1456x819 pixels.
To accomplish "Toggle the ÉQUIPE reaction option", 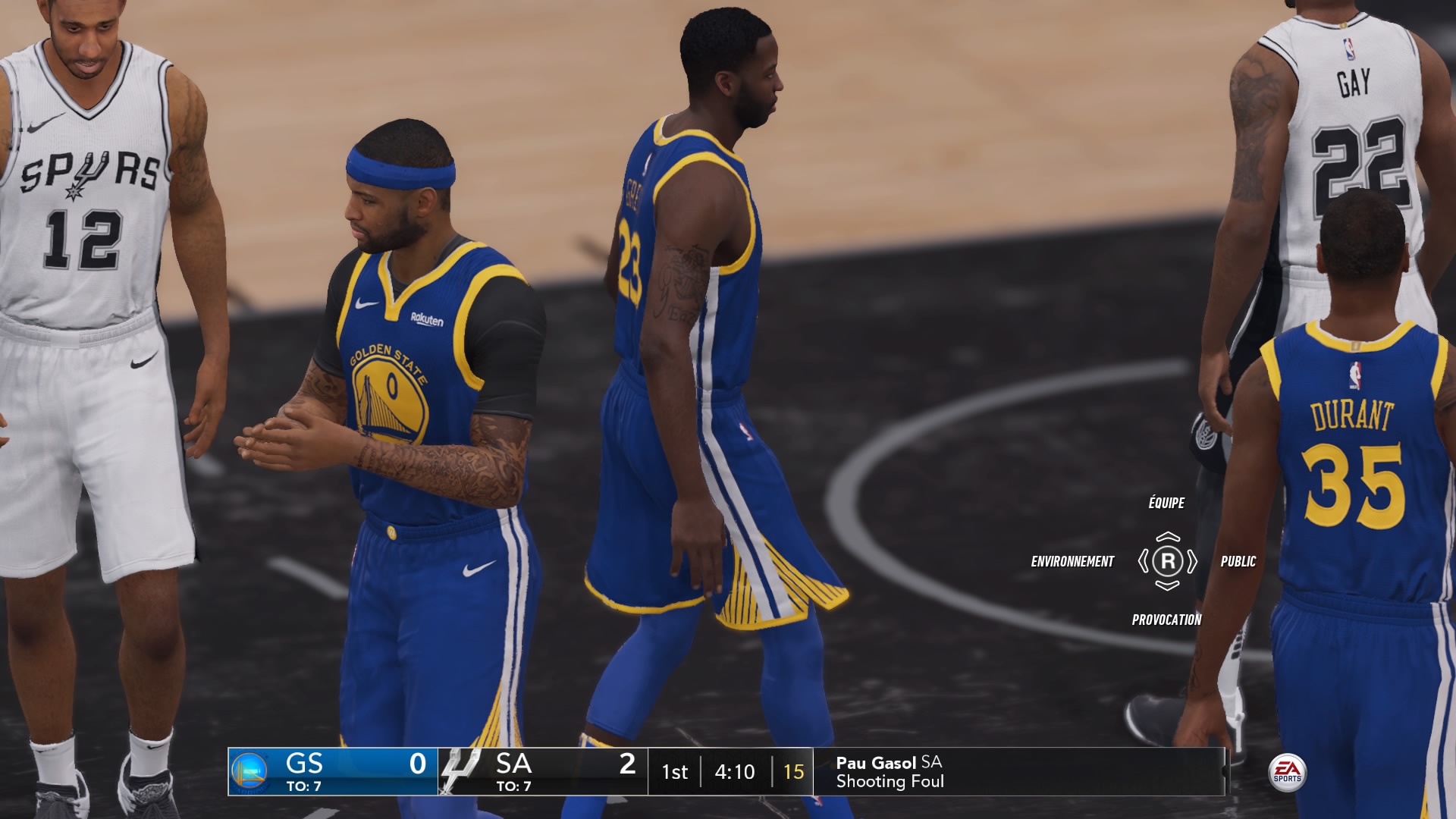I will tap(1166, 502).
